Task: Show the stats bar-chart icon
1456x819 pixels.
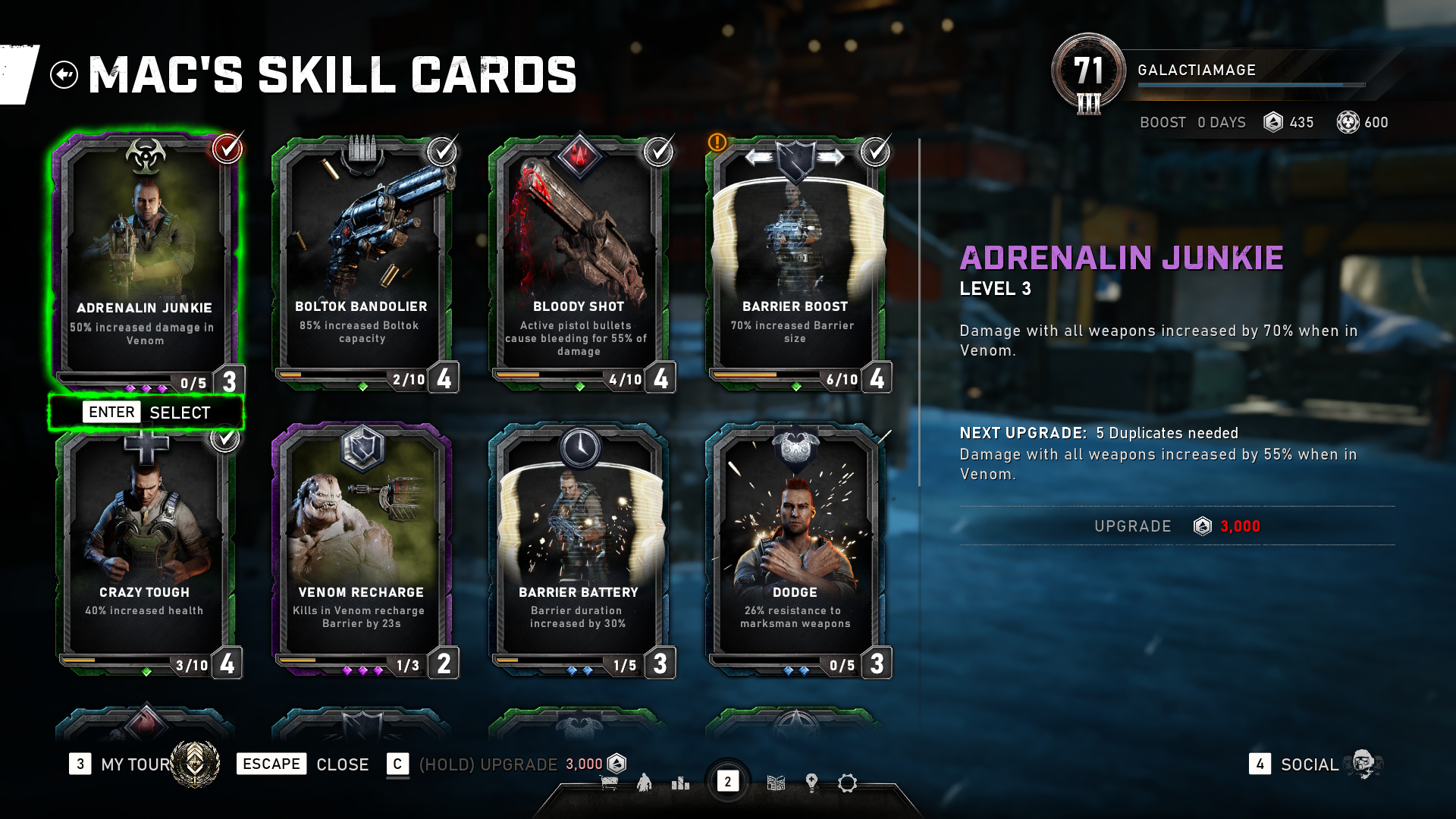Action: tap(680, 783)
